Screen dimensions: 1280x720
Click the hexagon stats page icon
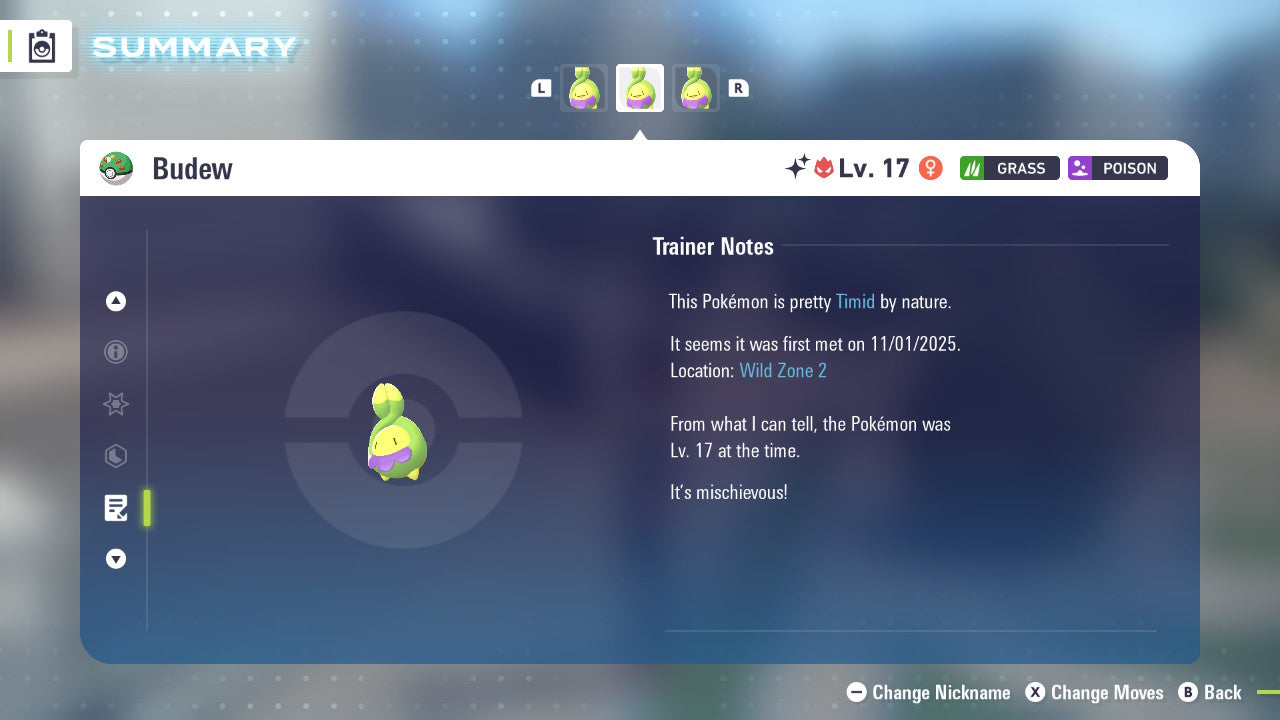click(x=115, y=456)
